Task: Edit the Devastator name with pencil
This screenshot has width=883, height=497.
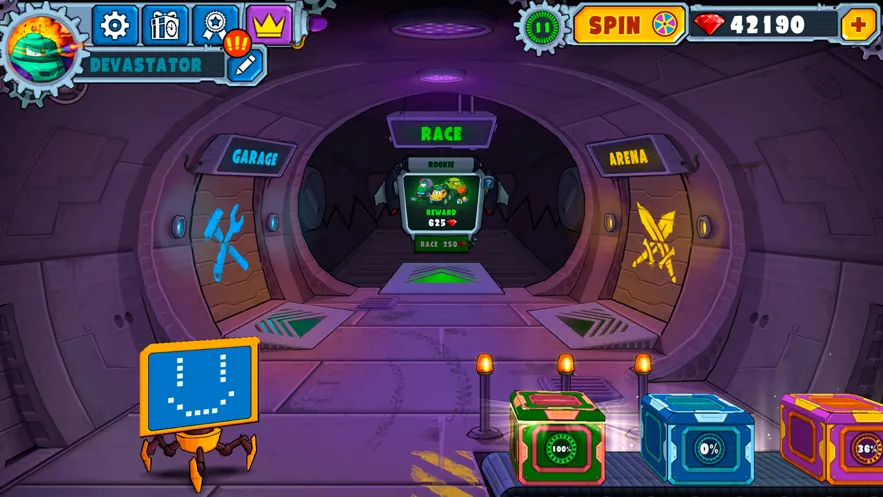Action: tap(246, 65)
